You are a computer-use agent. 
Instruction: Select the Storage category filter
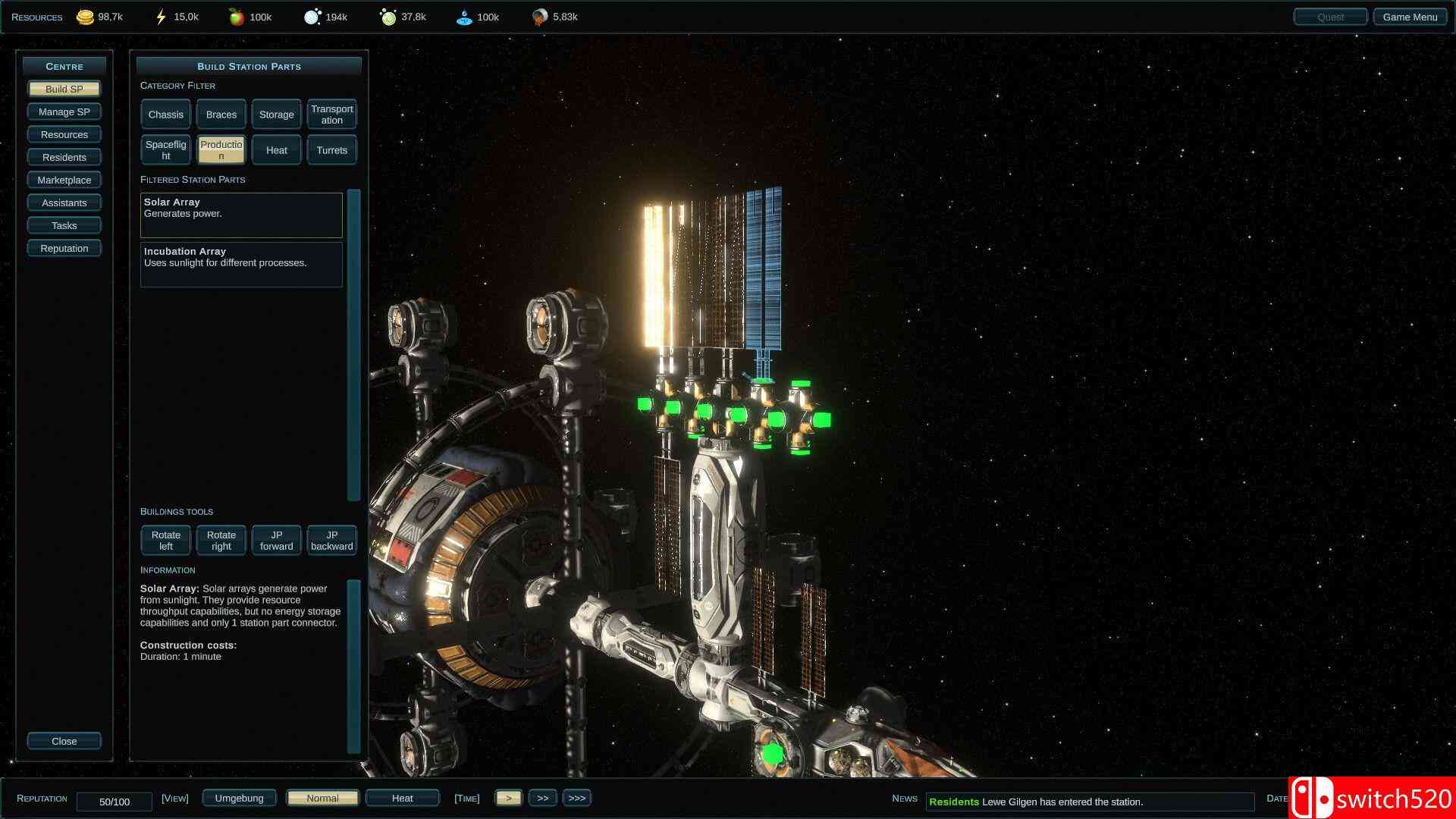277,115
